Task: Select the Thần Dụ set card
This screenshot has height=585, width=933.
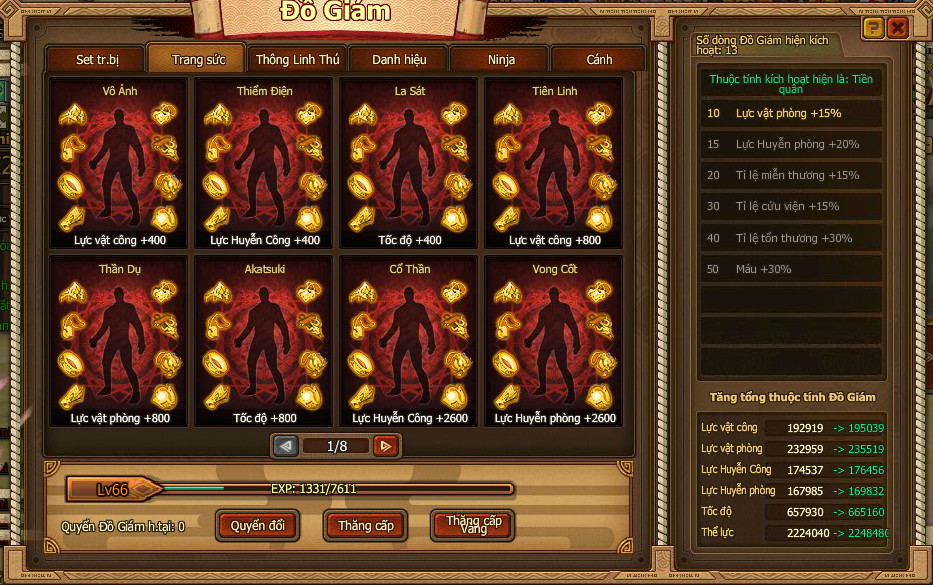Action: coord(119,342)
